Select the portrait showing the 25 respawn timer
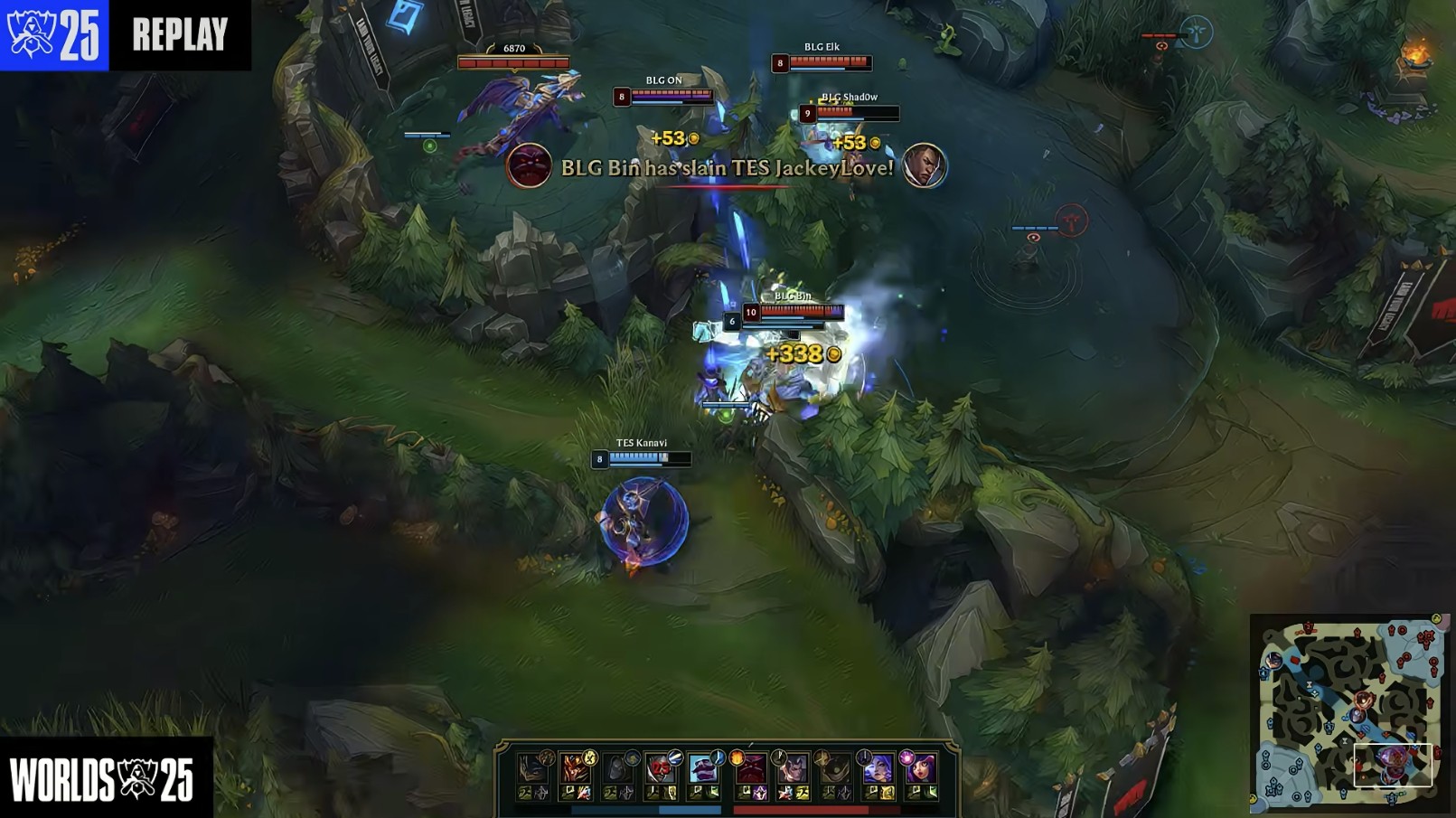The image size is (1456, 818). 661,769
